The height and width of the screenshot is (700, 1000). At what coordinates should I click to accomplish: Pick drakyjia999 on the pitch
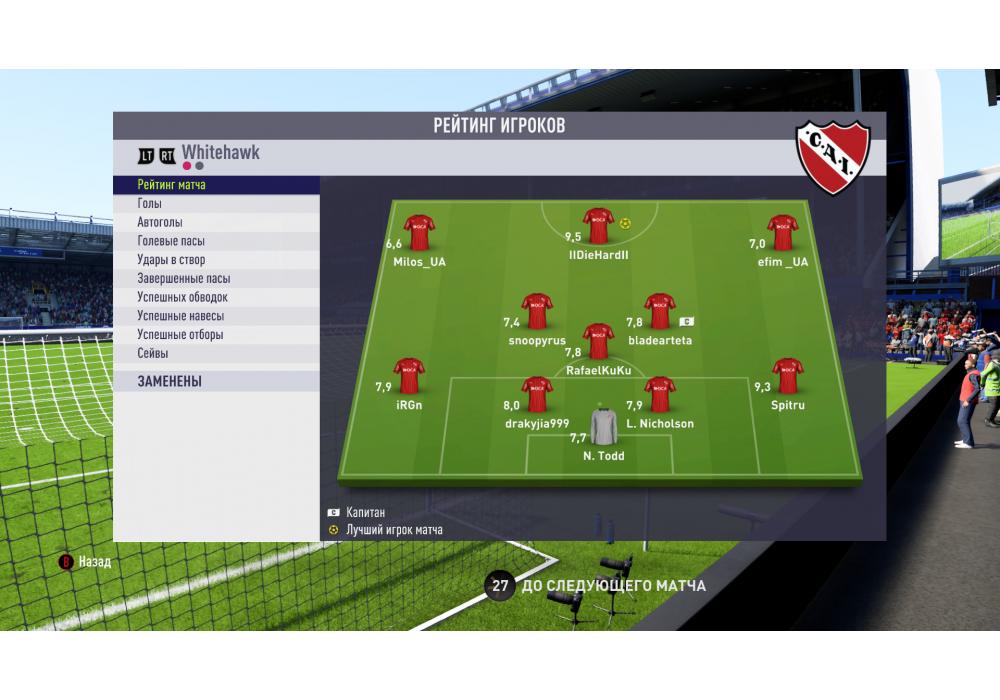click(x=537, y=395)
